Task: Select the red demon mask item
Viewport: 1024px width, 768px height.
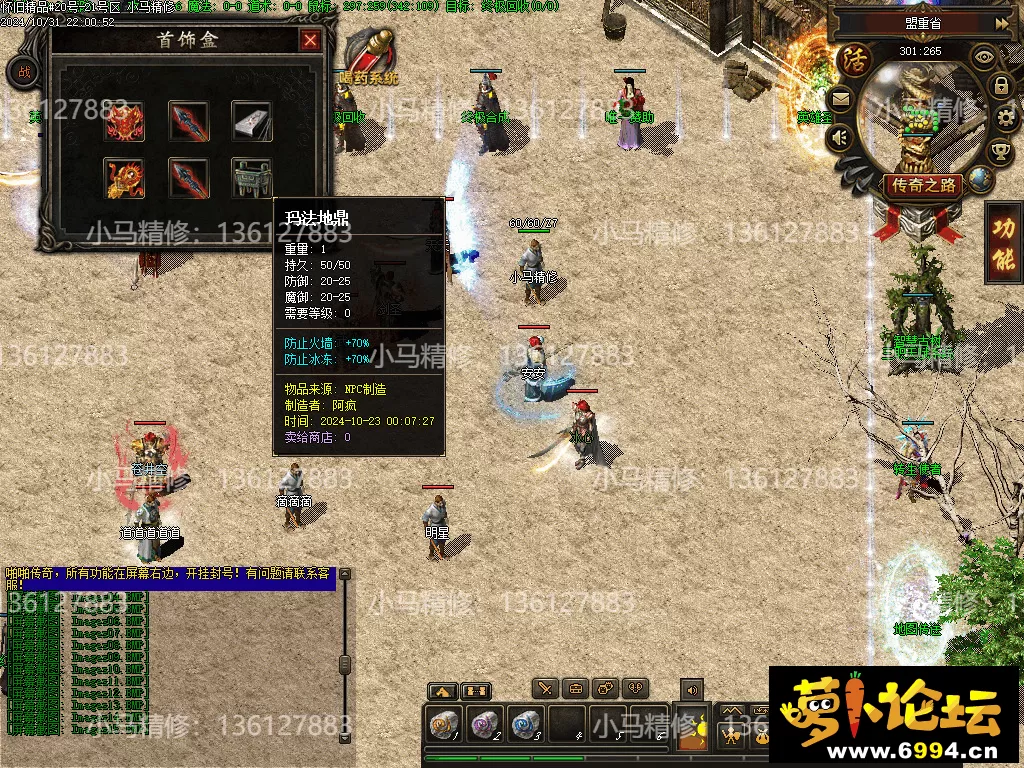Action: [125, 122]
